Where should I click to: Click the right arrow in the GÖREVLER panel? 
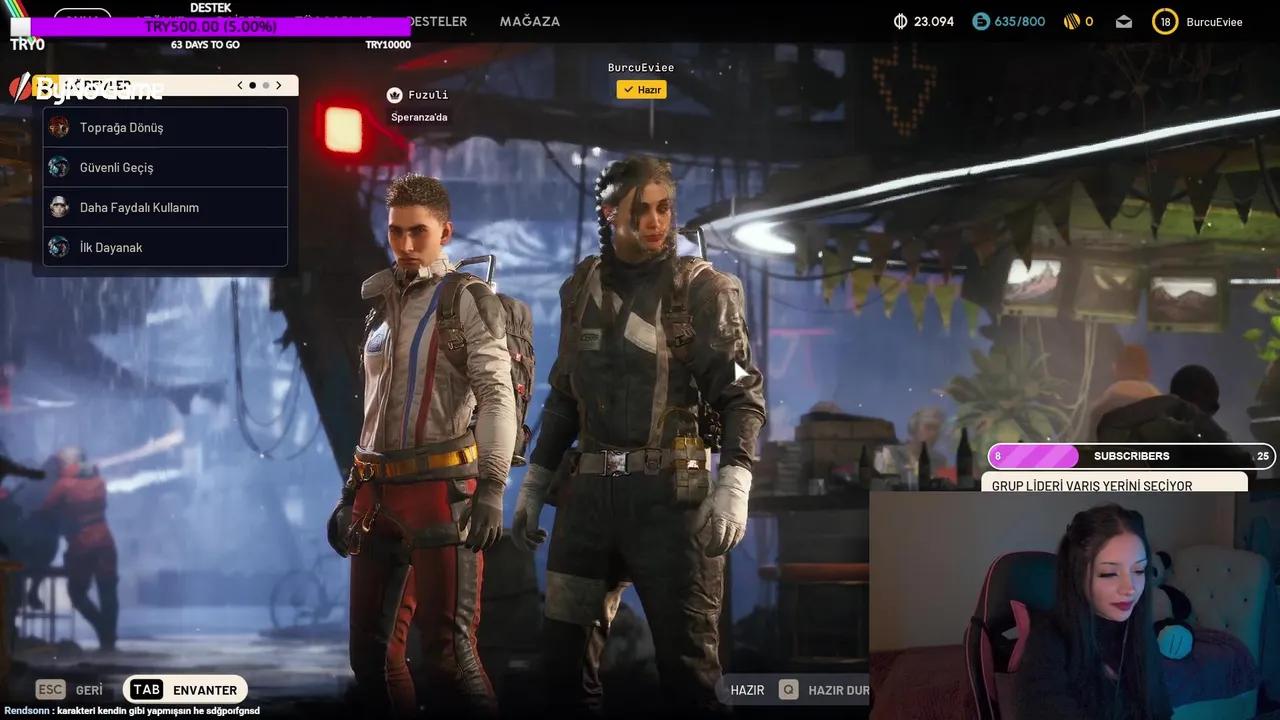(x=279, y=85)
